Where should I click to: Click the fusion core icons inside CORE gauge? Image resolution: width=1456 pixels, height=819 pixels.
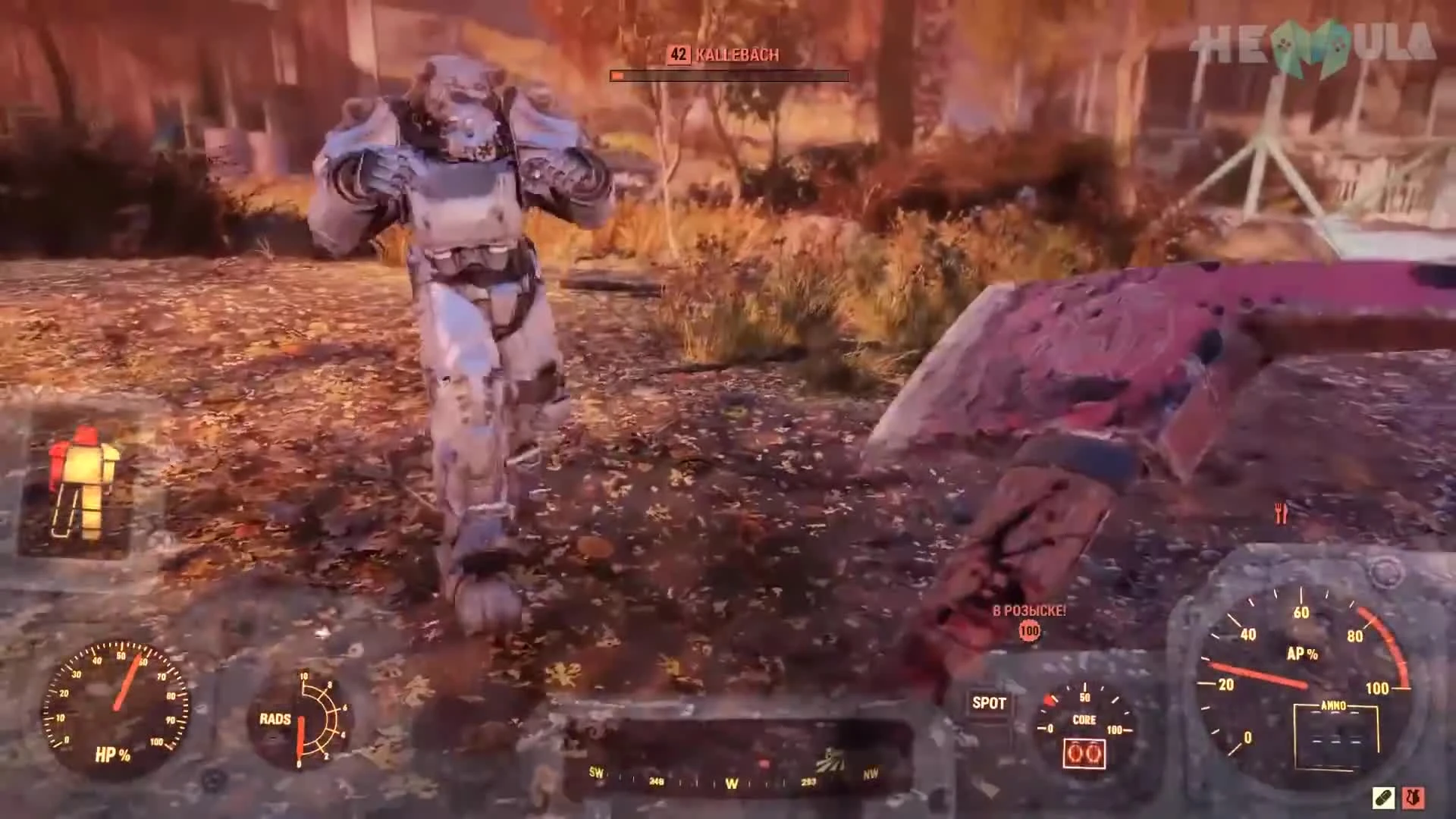tap(1083, 753)
